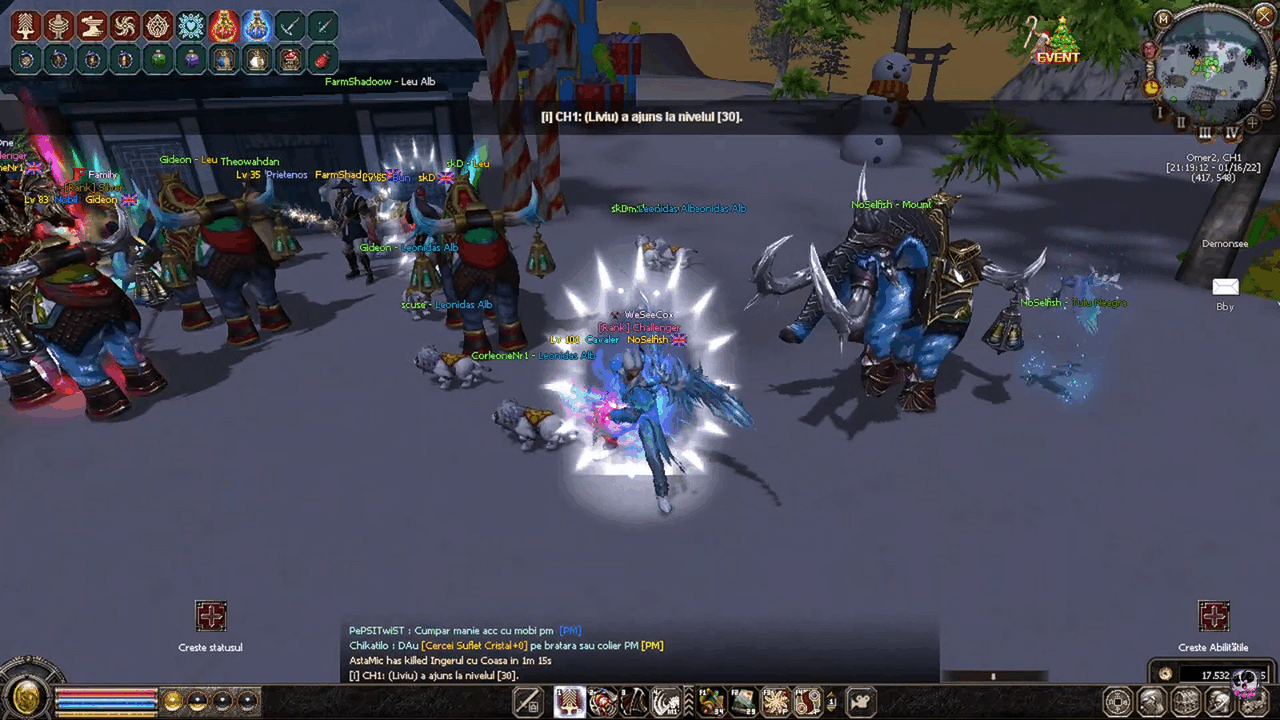The image size is (1280, 720).
Task: Click the yellow clock icon beside the minimap
Action: click(1152, 87)
